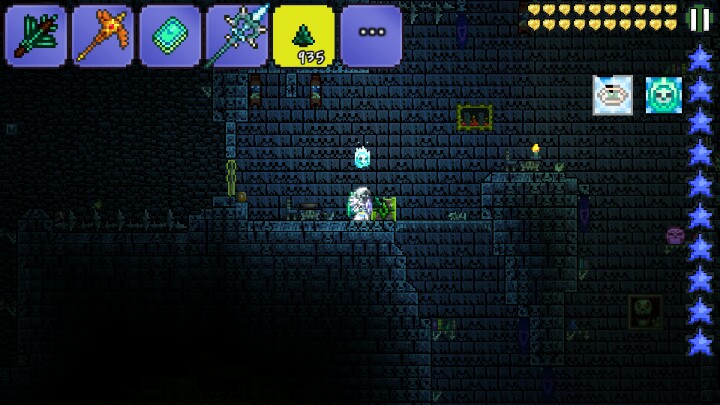The image size is (720, 405).
Task: Pick the highlighted 935-stack item slot
Action: [305, 36]
